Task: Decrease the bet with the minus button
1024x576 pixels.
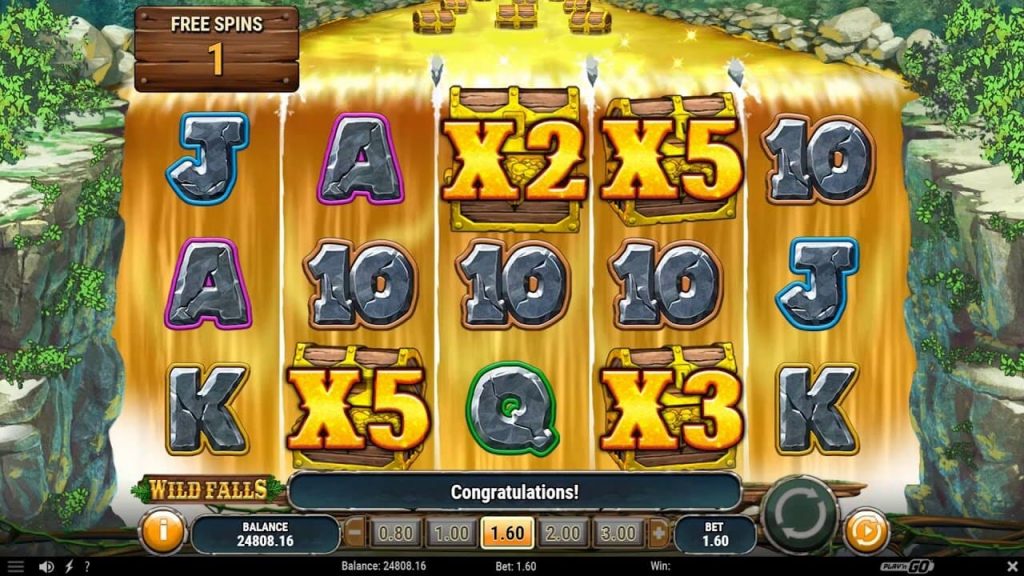Action: pyautogui.click(x=353, y=533)
